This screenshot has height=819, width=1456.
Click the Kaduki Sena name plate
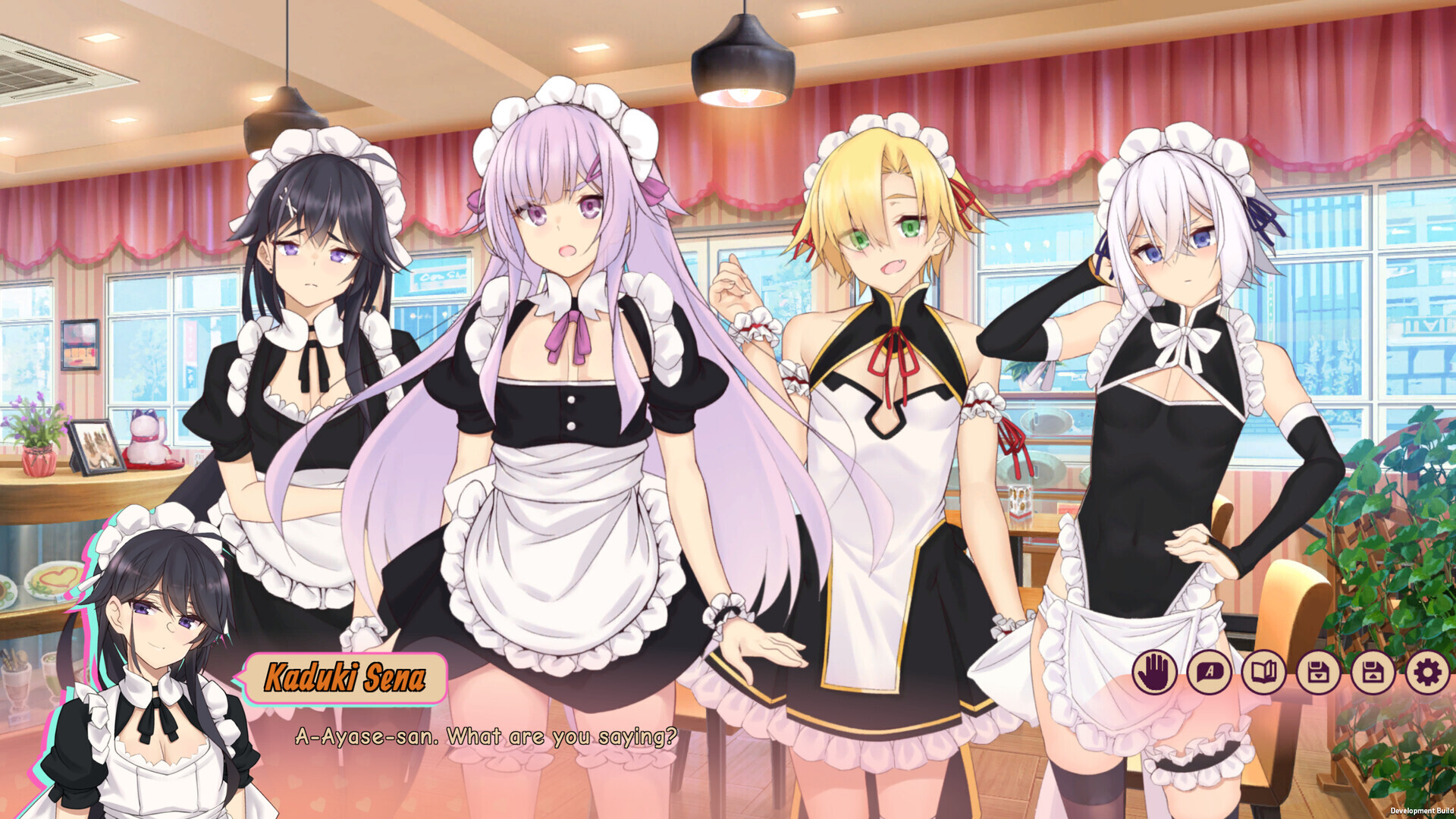point(345,679)
